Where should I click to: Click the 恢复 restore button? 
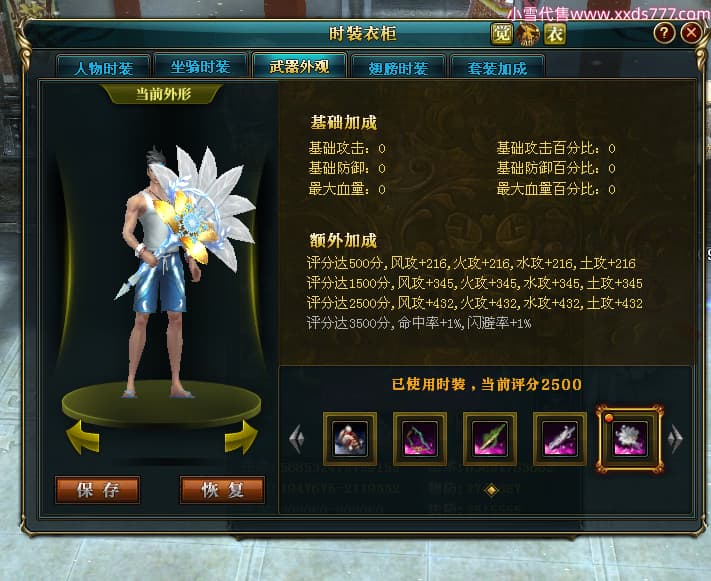click(222, 490)
